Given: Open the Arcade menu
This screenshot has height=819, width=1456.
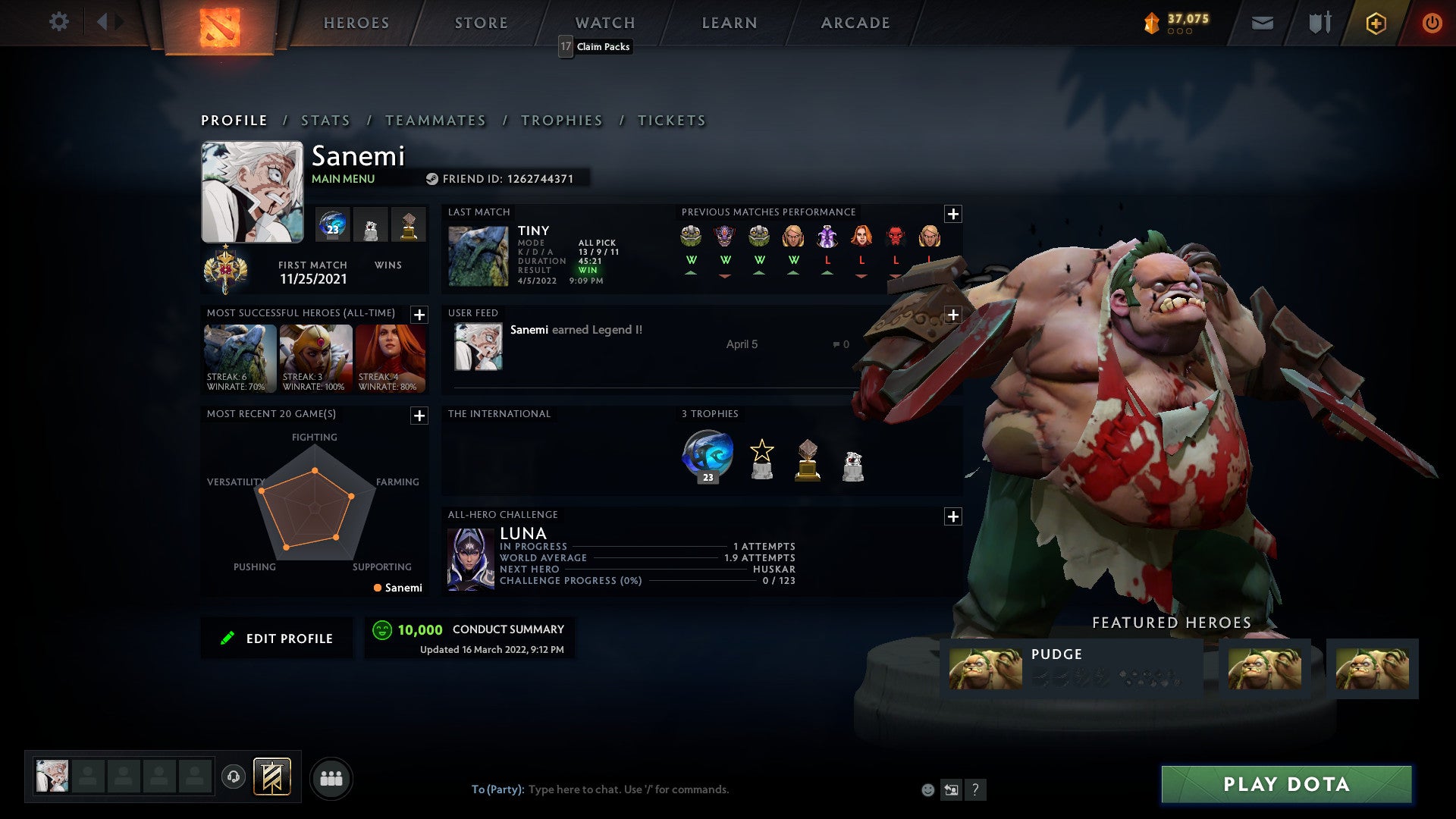Looking at the screenshot, I should (855, 23).
